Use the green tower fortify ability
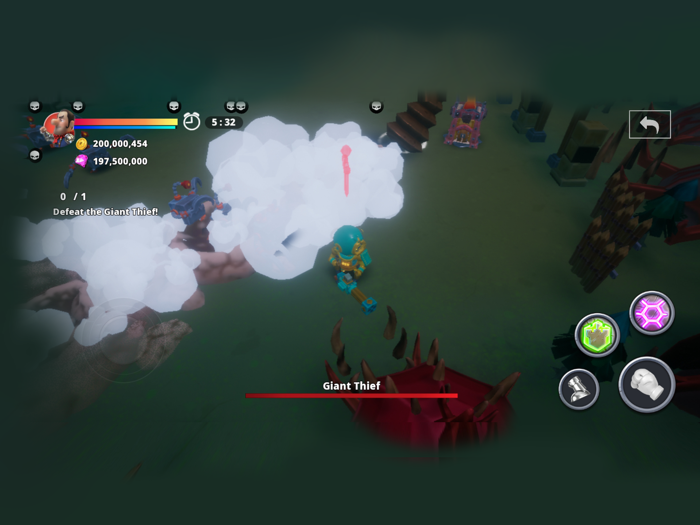The width and height of the screenshot is (700, 525). pyautogui.click(x=597, y=335)
